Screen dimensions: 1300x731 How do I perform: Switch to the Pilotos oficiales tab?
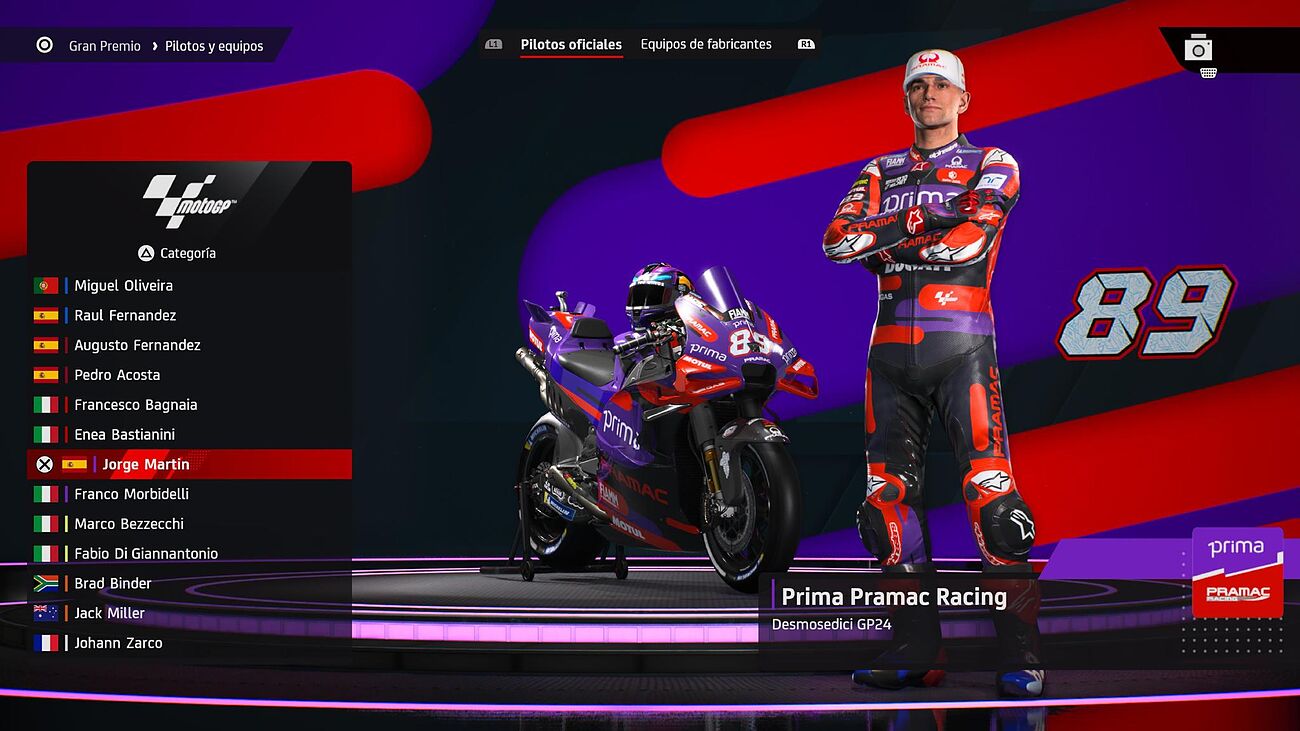pyautogui.click(x=571, y=45)
